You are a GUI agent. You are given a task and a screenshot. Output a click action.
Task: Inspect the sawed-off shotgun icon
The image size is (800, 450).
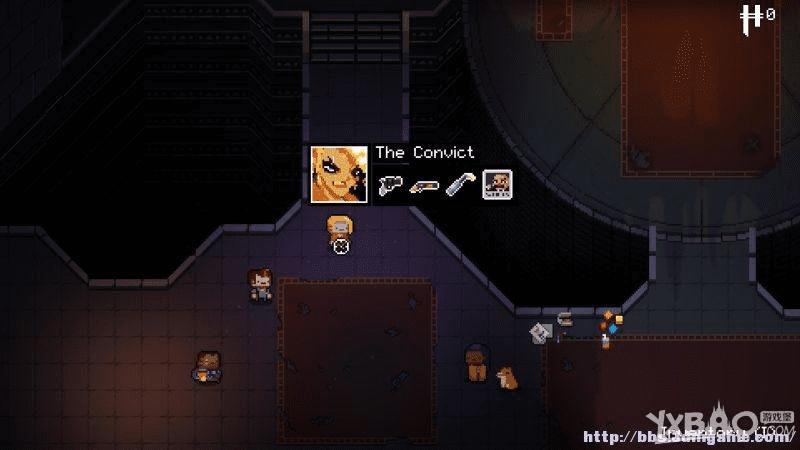point(427,185)
